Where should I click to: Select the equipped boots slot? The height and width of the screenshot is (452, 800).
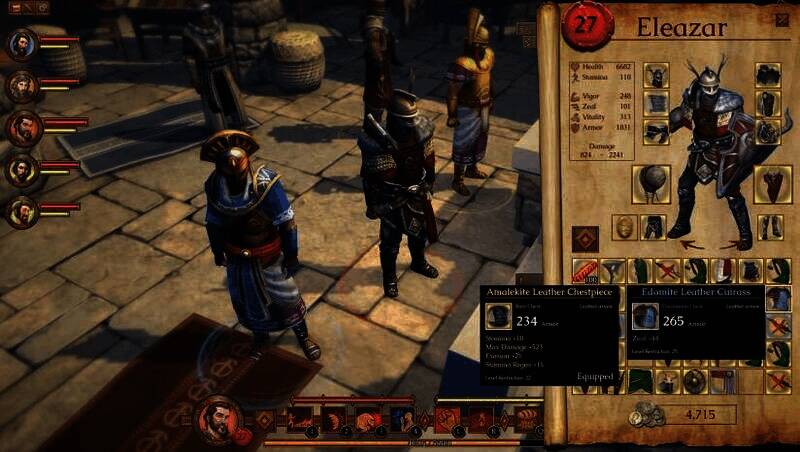(x=769, y=227)
